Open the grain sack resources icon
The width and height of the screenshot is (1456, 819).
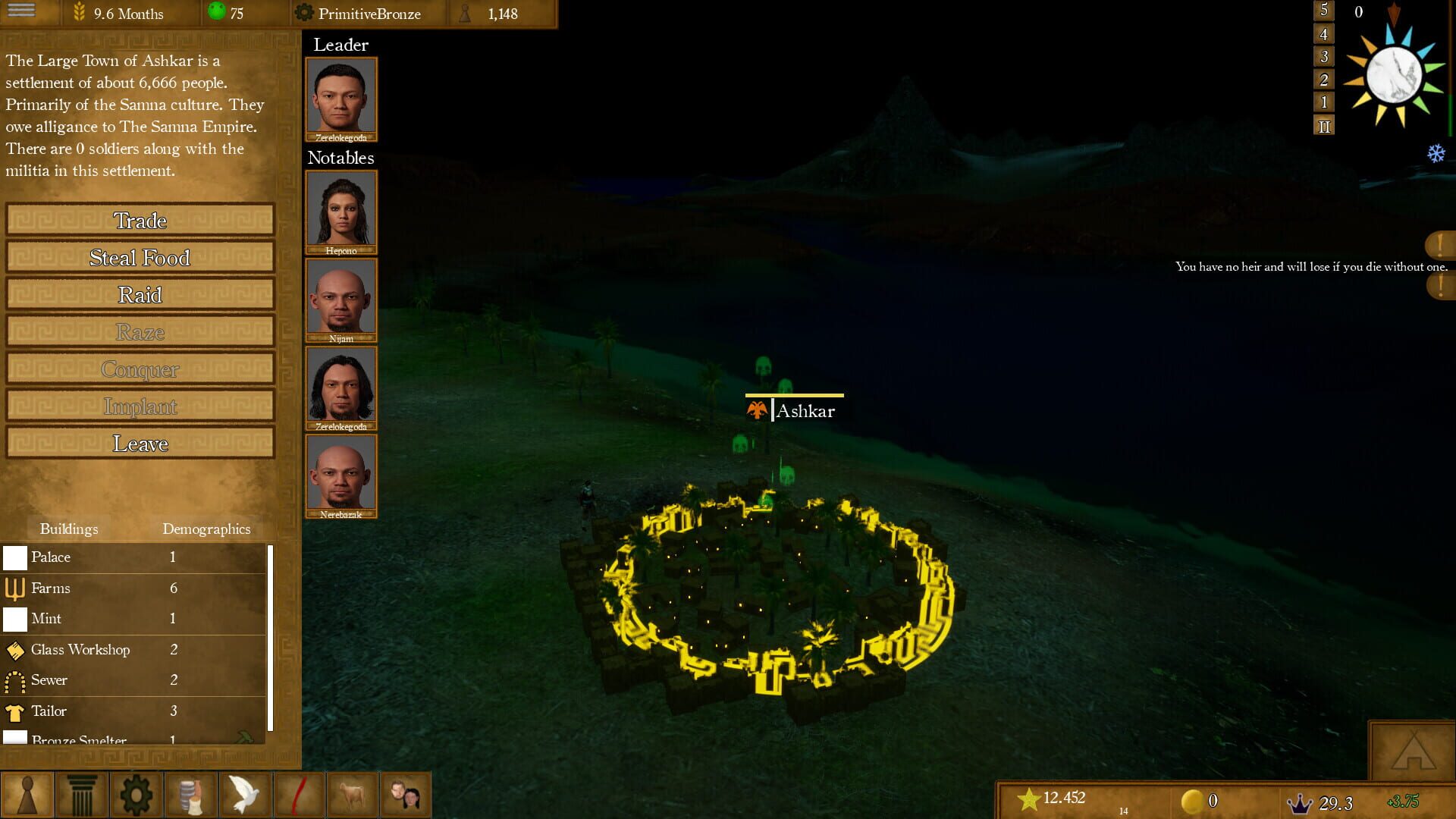click(x=190, y=794)
